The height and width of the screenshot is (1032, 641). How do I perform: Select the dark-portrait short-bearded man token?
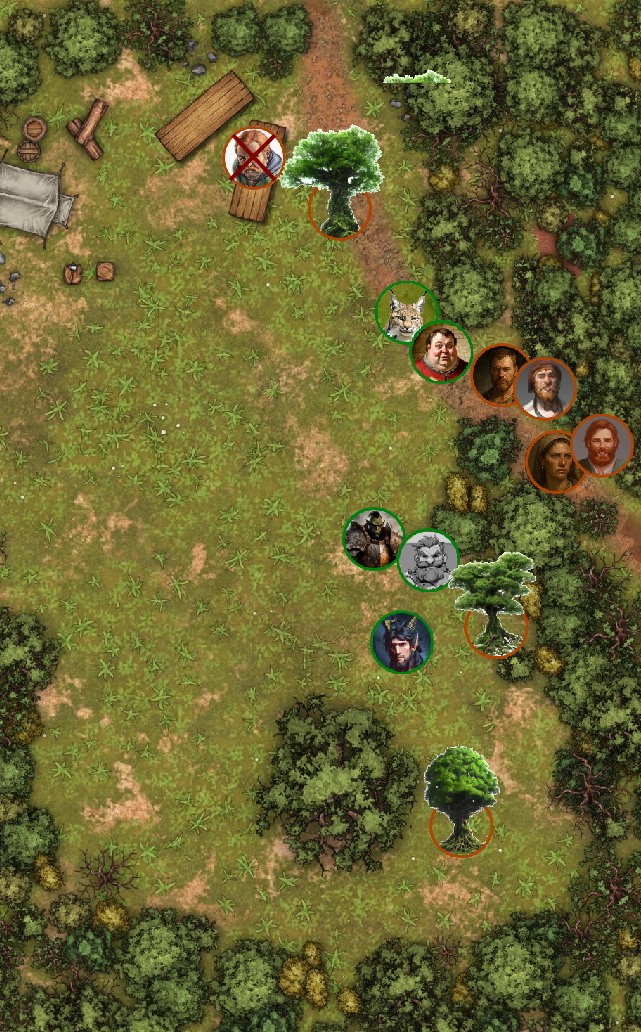(x=500, y=374)
